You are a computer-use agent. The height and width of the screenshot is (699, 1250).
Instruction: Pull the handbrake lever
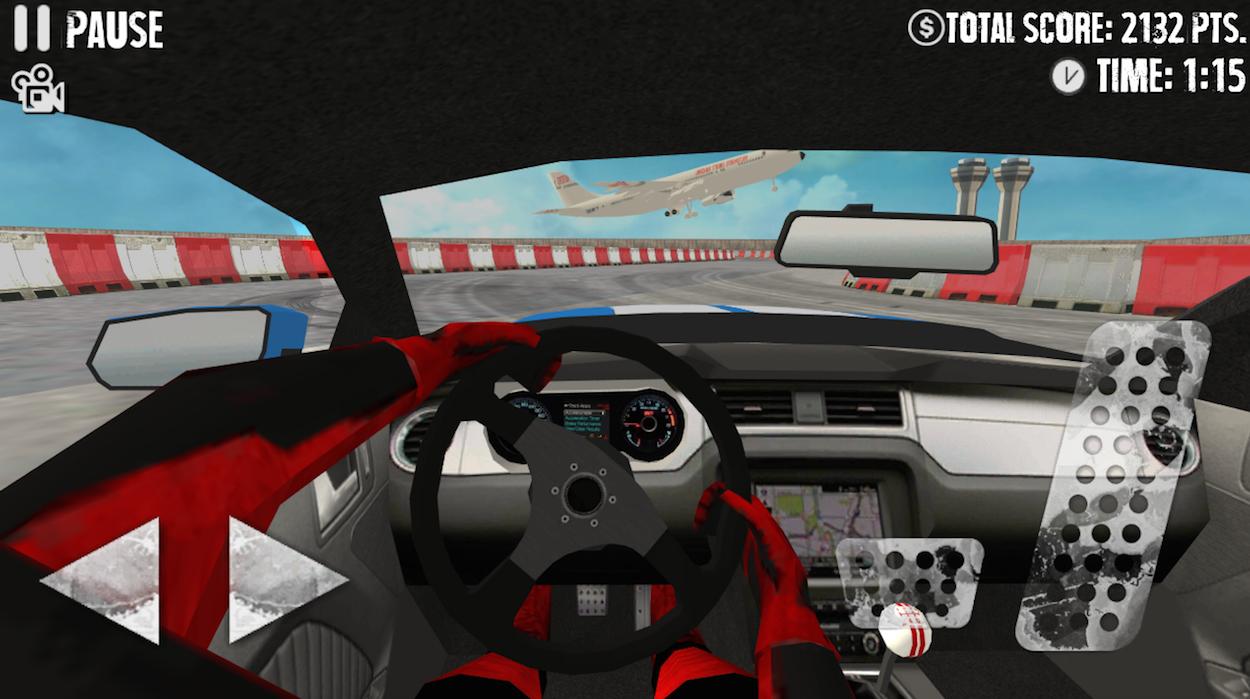tap(902, 636)
